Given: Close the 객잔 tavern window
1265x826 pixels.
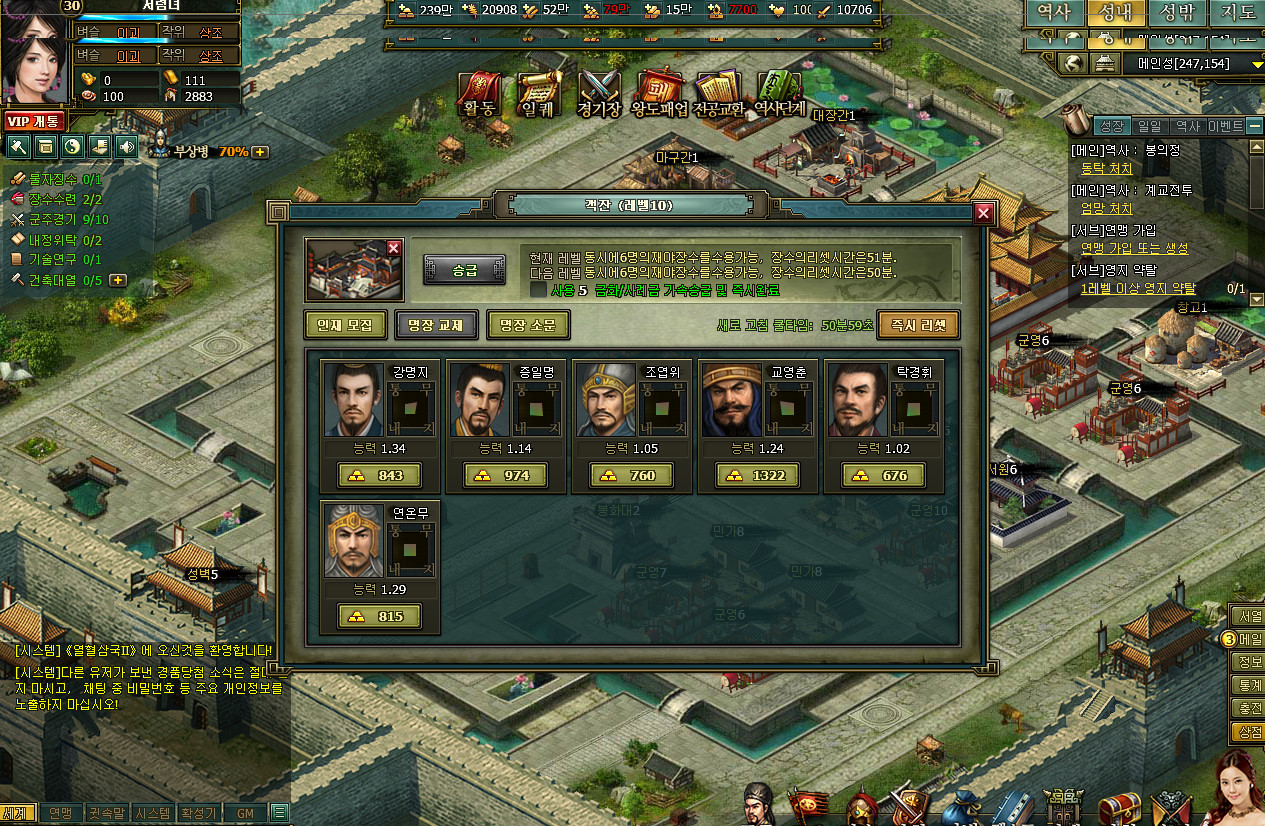Looking at the screenshot, I should tap(983, 213).
